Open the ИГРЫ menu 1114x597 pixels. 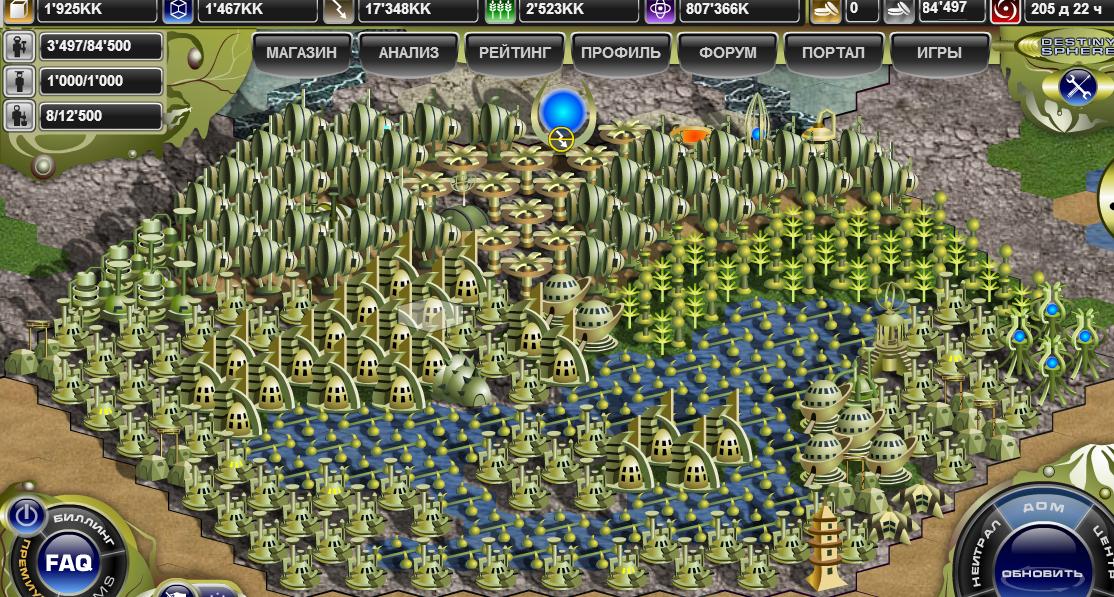[x=939, y=53]
